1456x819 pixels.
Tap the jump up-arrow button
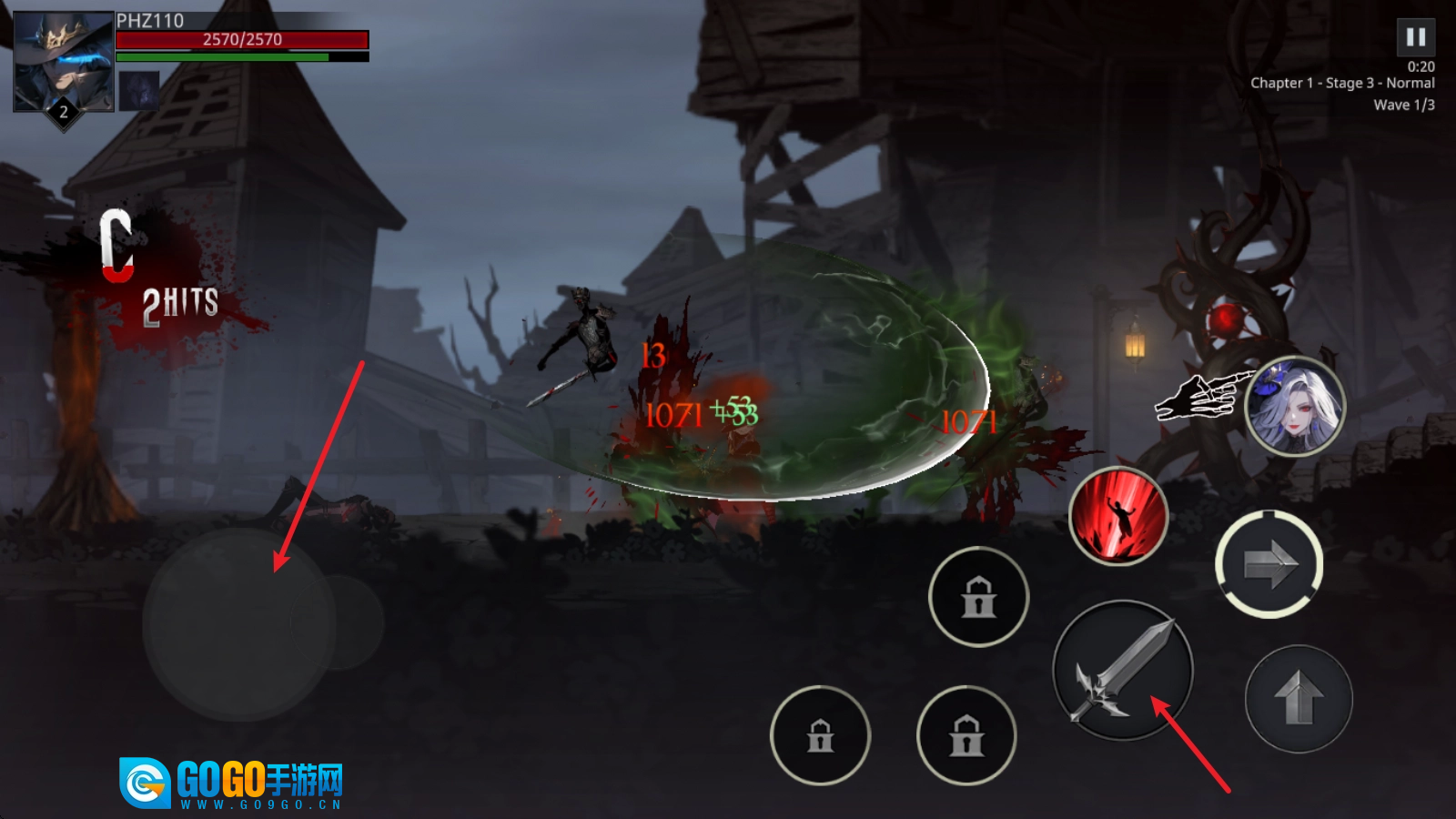1299,698
